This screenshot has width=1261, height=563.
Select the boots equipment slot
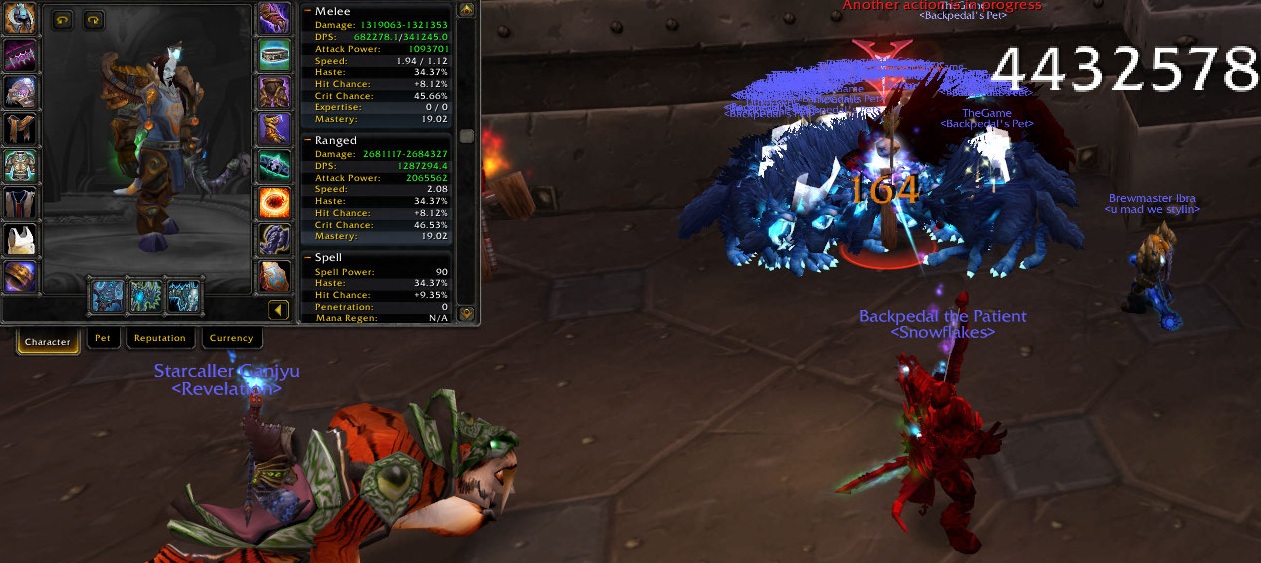274,128
